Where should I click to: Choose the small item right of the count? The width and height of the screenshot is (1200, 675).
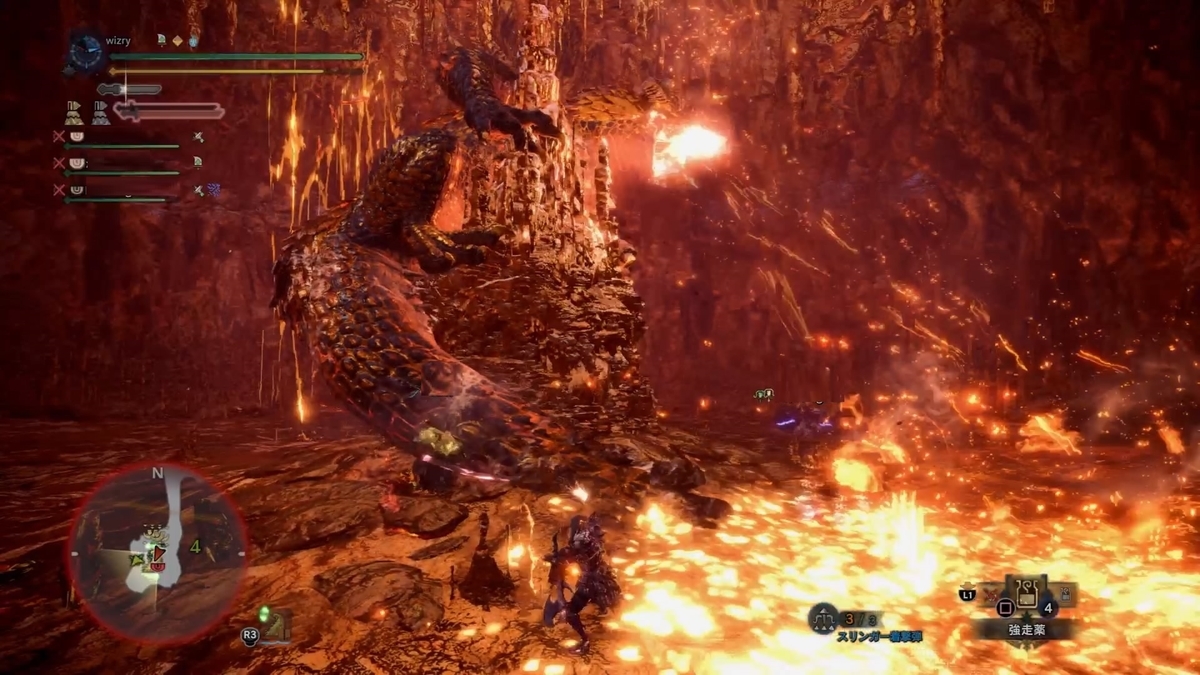pos(1064,595)
